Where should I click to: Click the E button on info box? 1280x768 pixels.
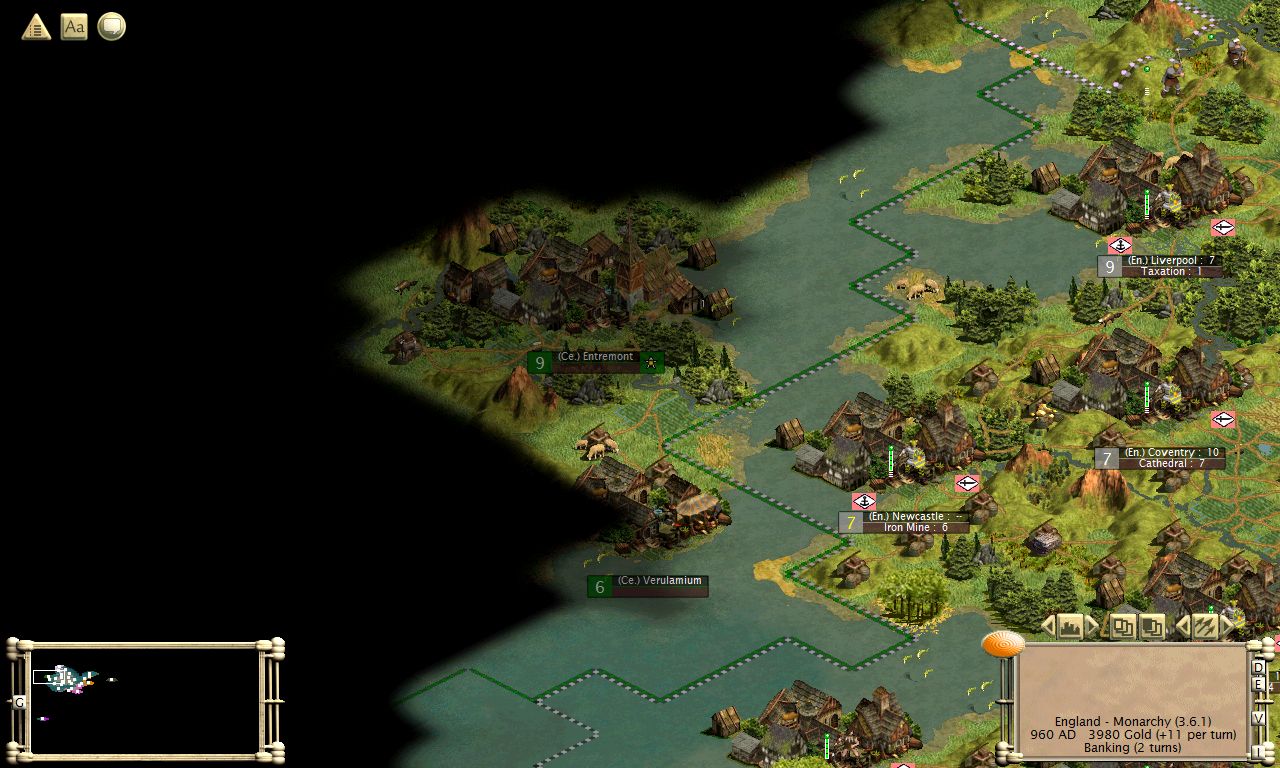tap(1259, 685)
